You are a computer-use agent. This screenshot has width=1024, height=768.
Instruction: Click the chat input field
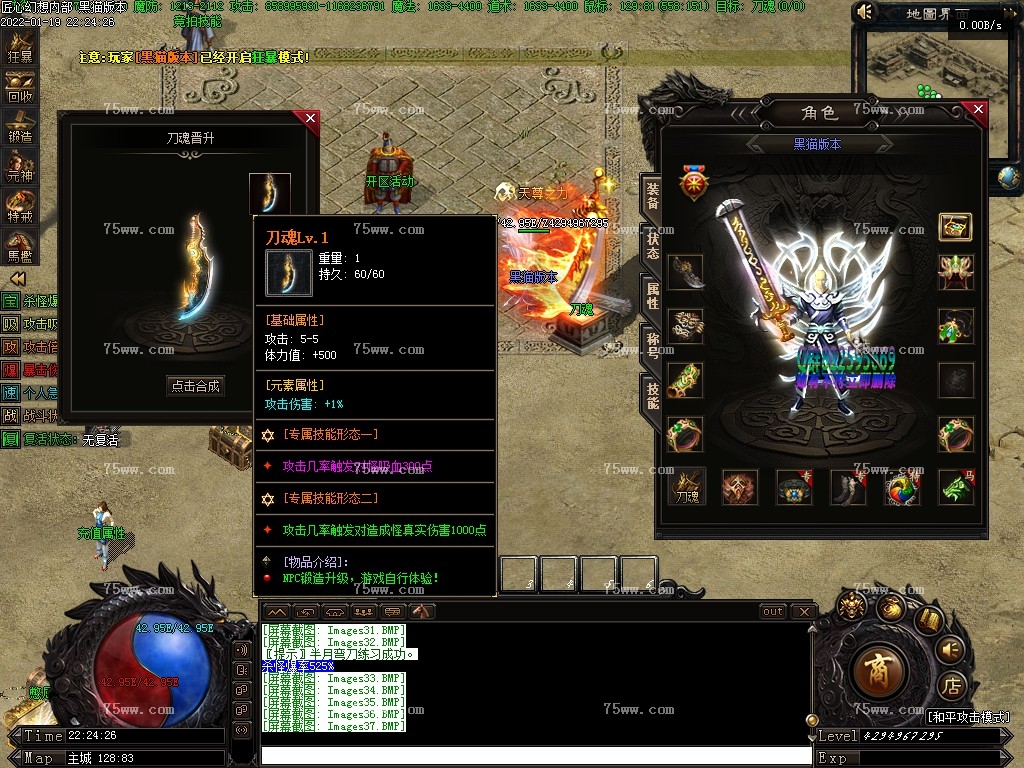[x=535, y=756]
